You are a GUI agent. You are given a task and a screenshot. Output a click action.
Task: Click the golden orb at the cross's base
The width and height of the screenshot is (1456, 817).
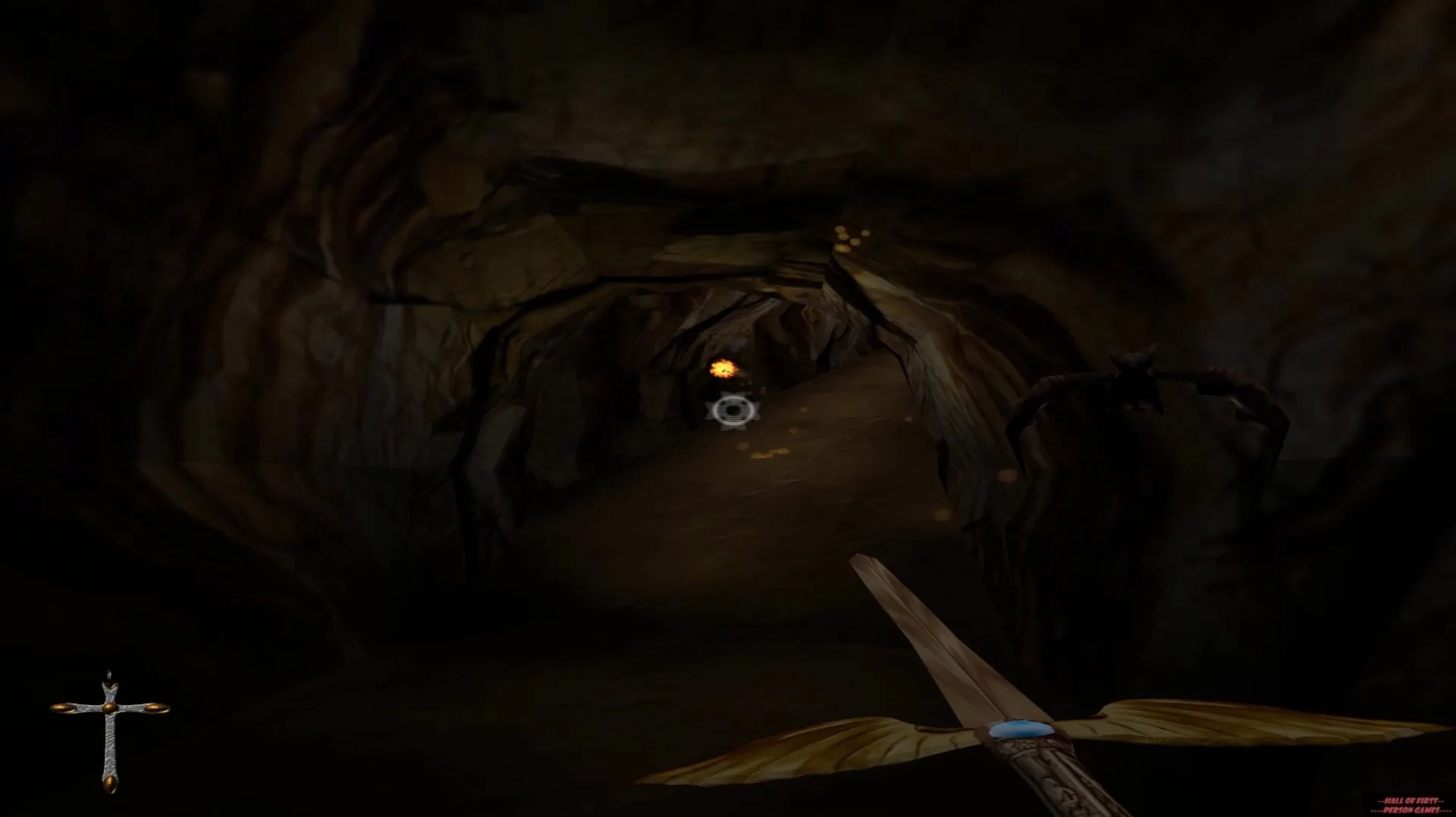click(110, 783)
